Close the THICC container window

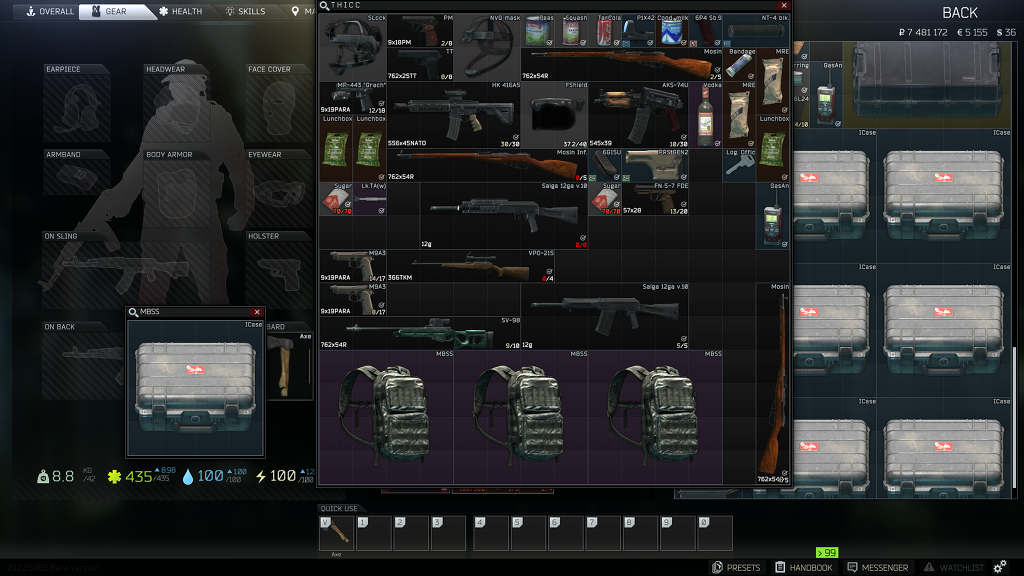click(784, 5)
